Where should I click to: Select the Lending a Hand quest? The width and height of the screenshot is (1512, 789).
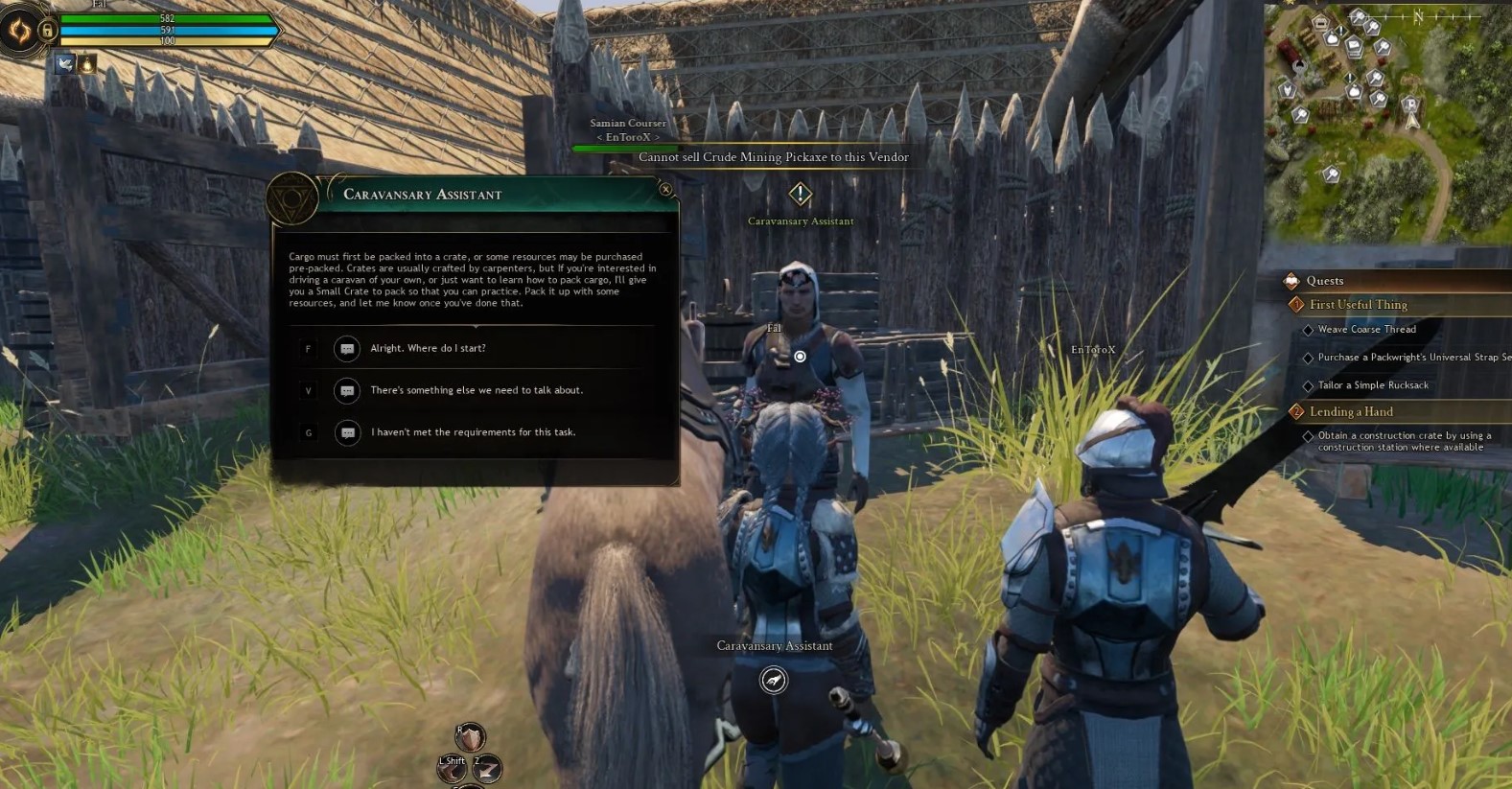(1351, 411)
